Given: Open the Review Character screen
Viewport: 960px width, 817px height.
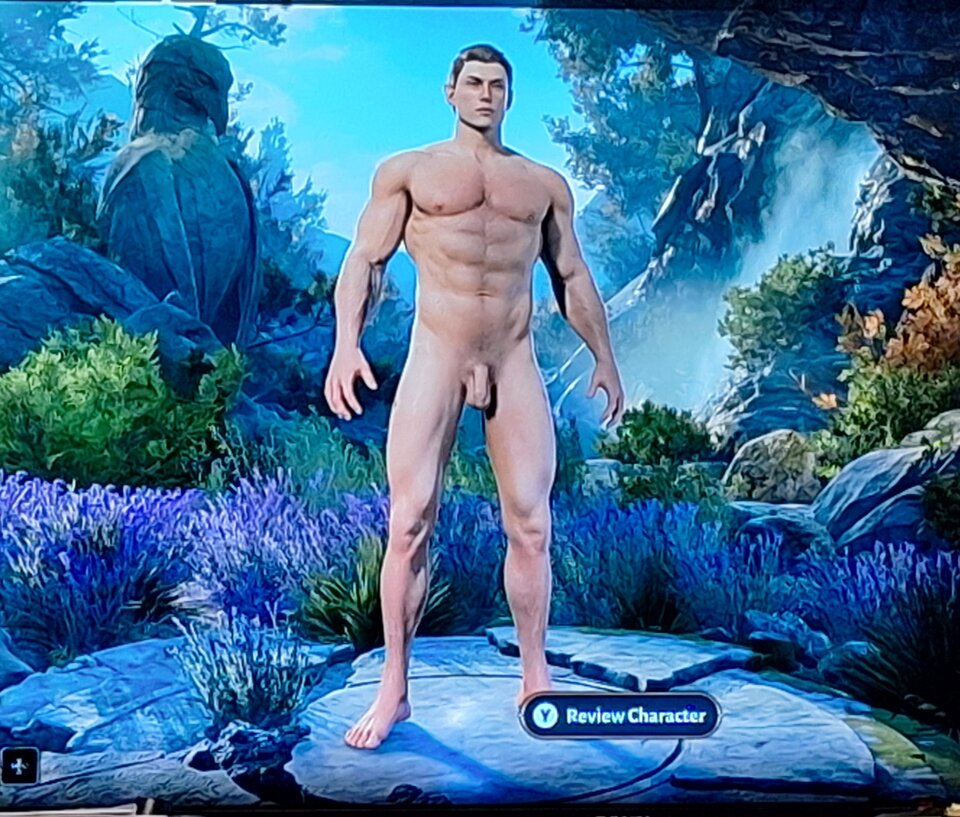Looking at the screenshot, I should point(620,715).
